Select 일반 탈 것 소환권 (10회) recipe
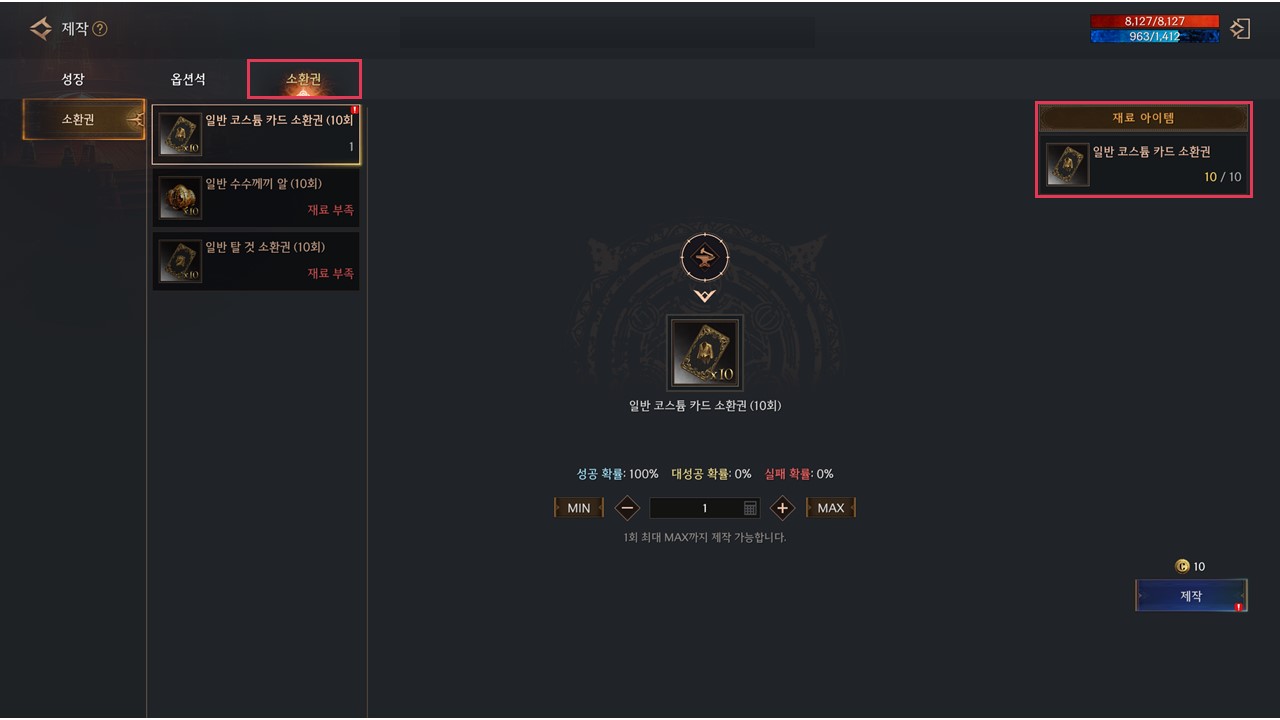Image resolution: width=1280 pixels, height=720 pixels. [256, 260]
